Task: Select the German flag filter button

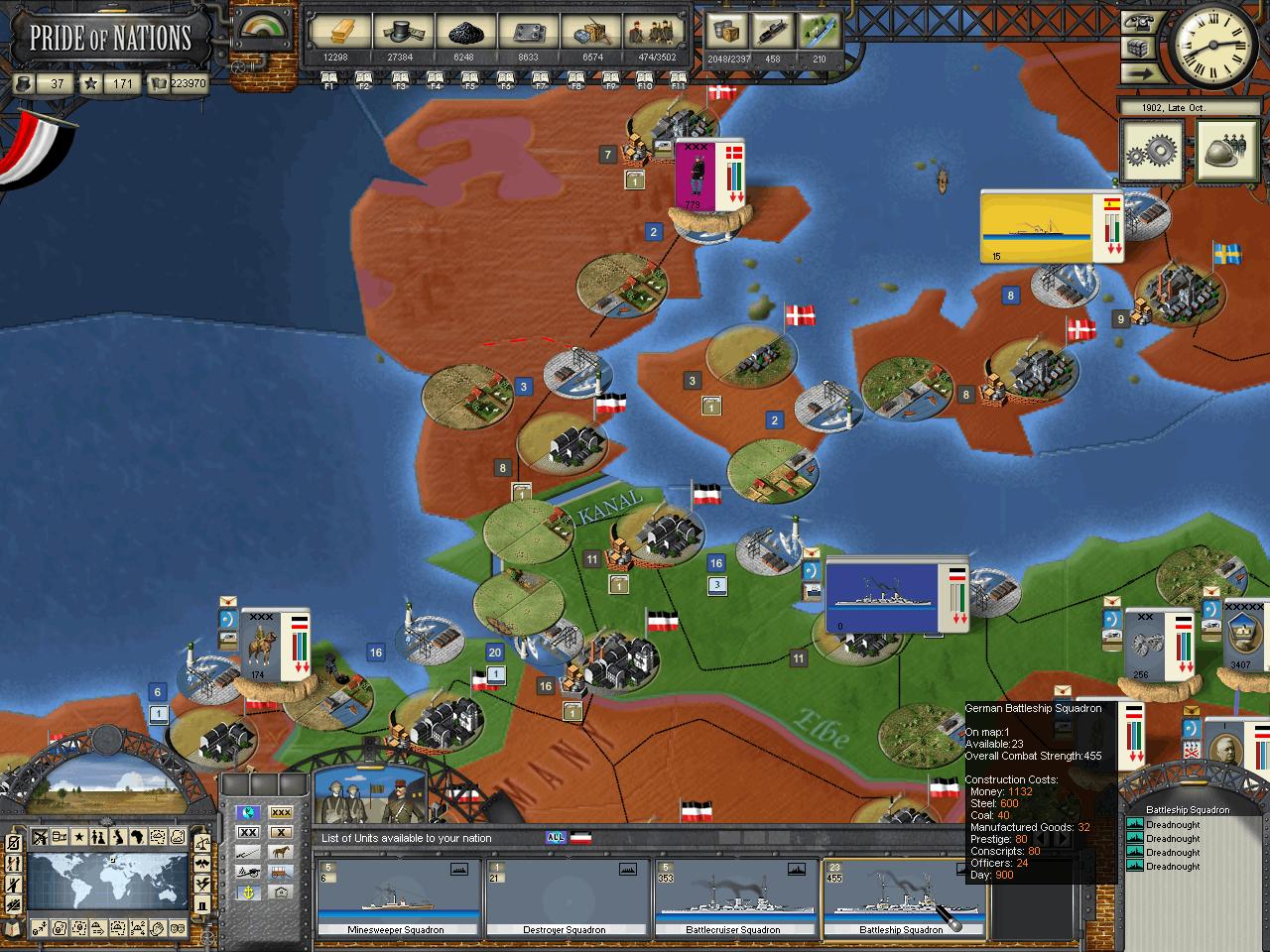Action: (580, 838)
